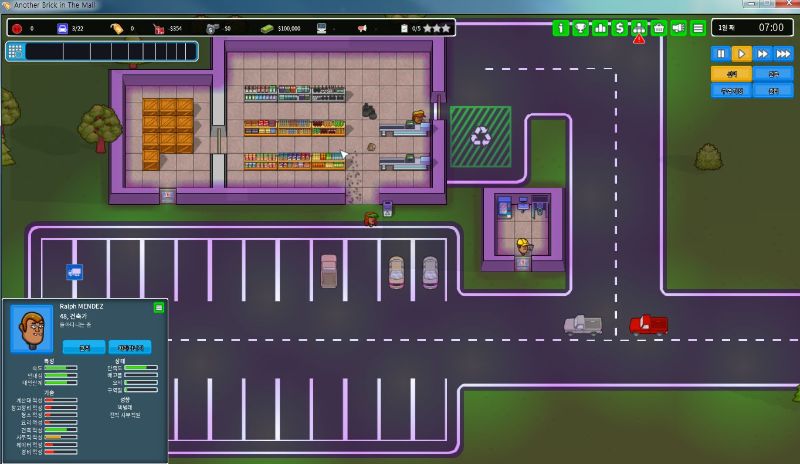The image size is (800, 464).
Task: Click the green button on employee panel corner
Action: tap(158, 308)
